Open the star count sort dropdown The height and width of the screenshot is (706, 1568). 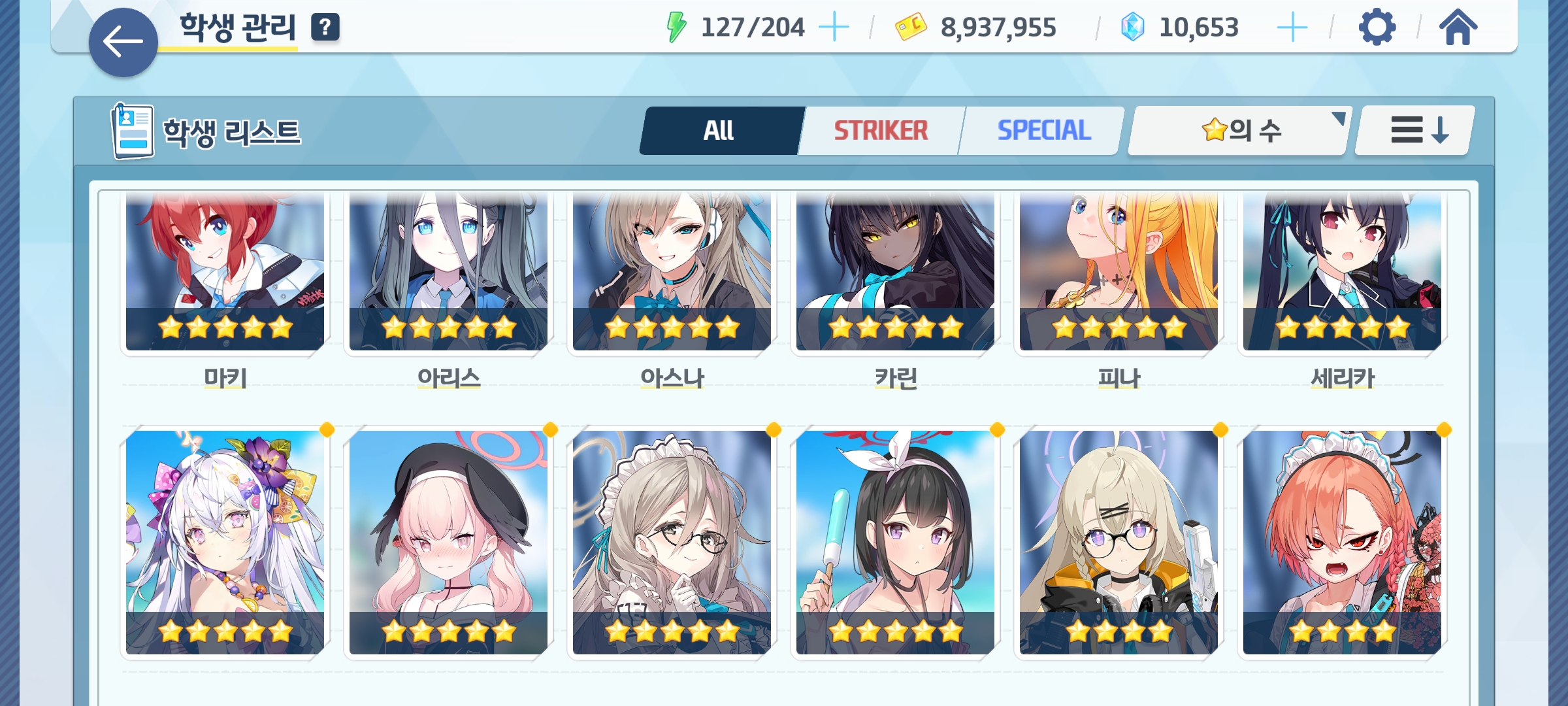[x=1239, y=131]
